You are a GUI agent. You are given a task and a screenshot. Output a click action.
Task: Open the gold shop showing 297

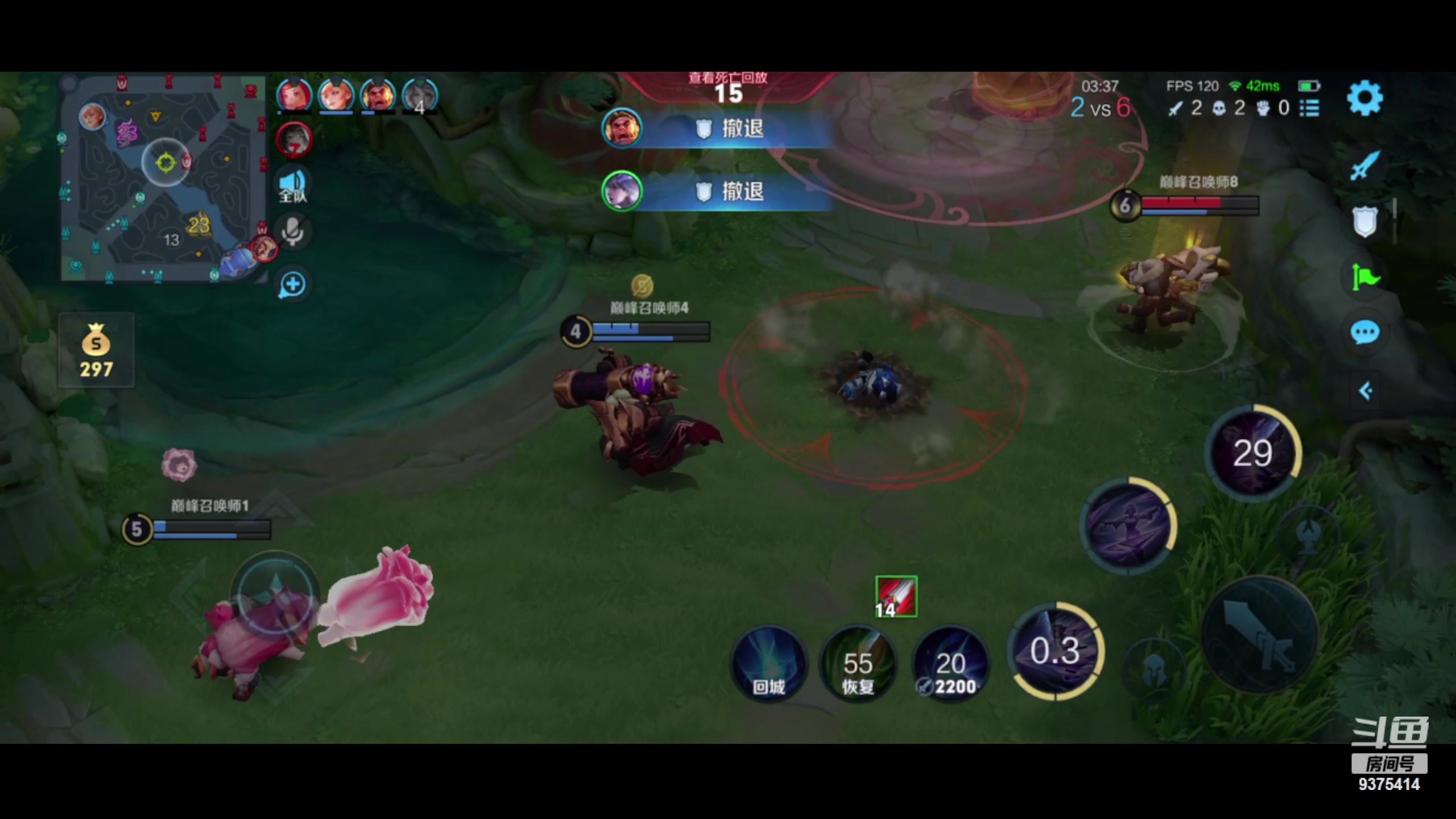[96, 350]
